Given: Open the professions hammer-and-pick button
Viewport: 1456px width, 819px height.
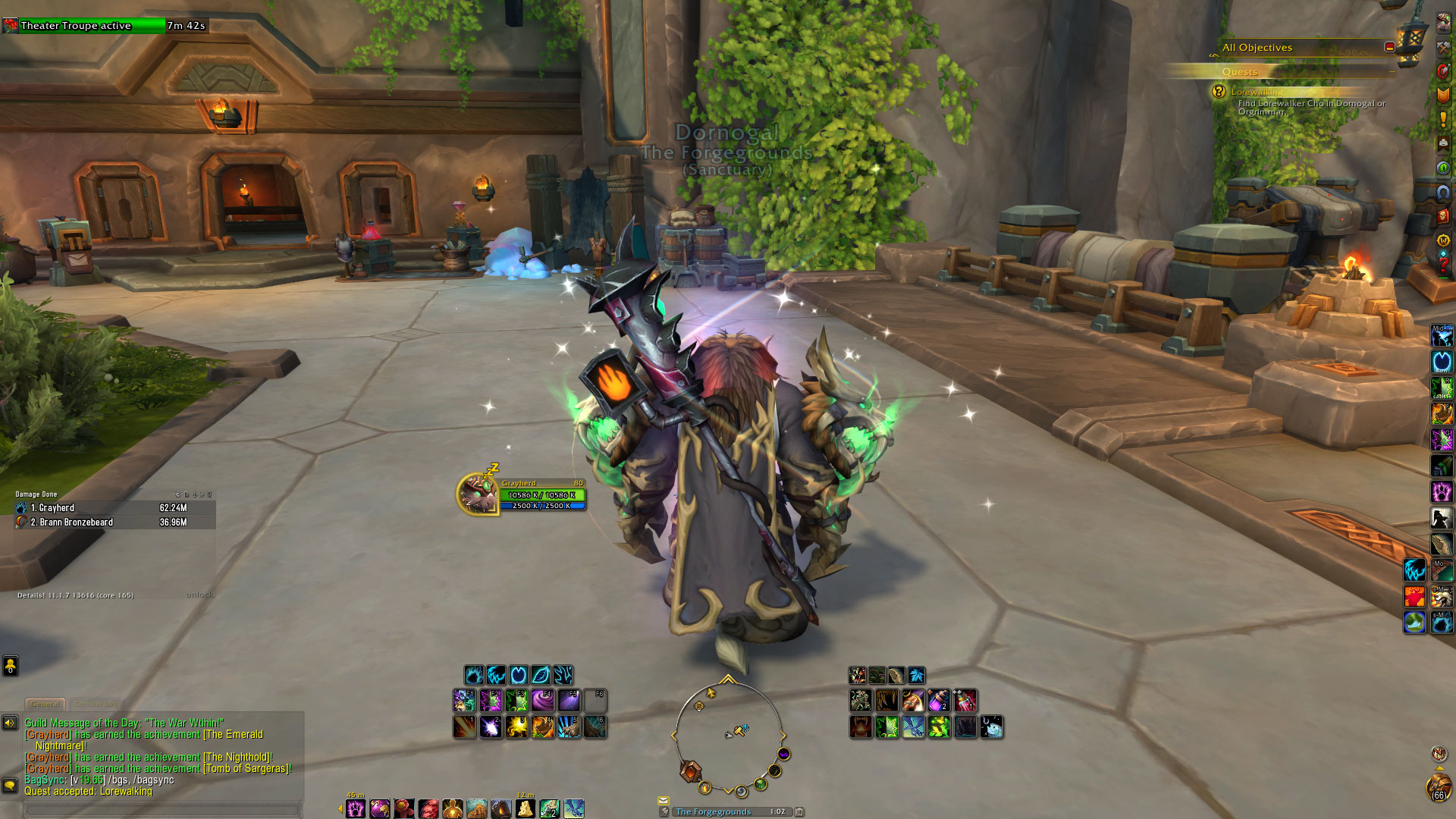Looking at the screenshot, I should tap(1443, 46).
